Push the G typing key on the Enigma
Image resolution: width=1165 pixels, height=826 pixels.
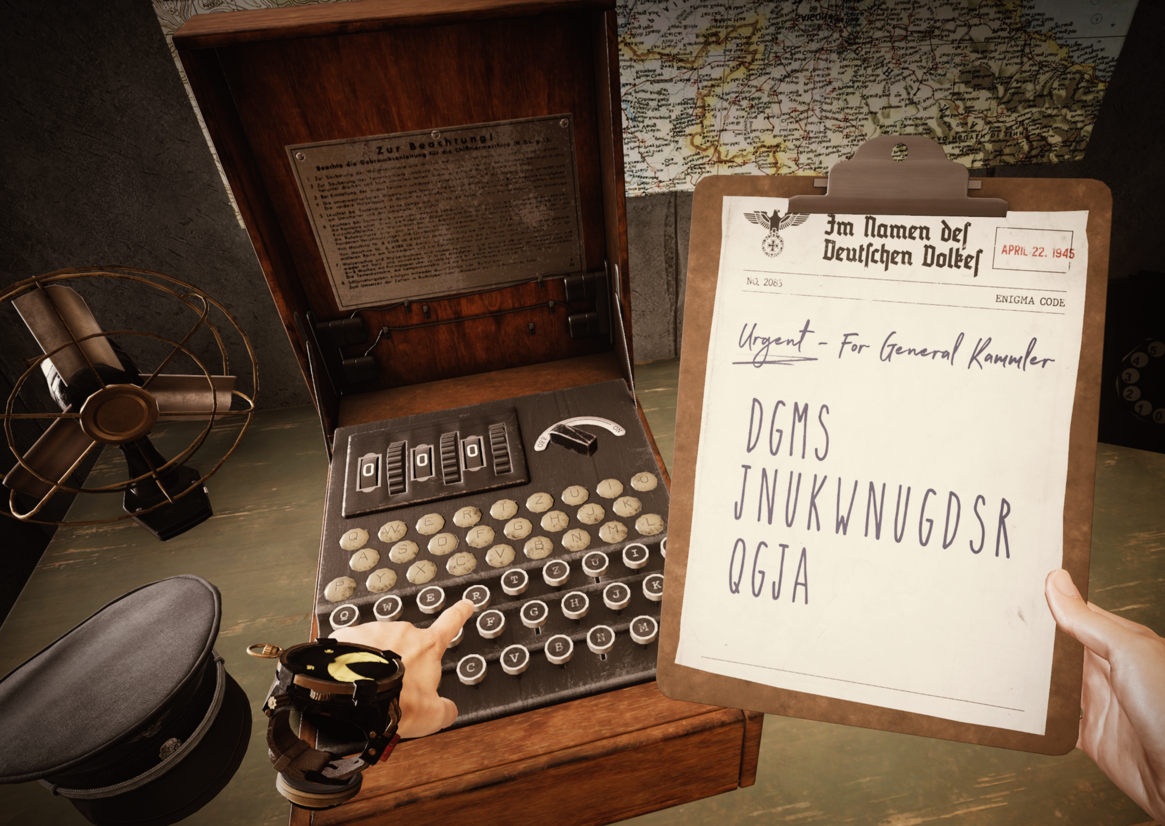[532, 613]
